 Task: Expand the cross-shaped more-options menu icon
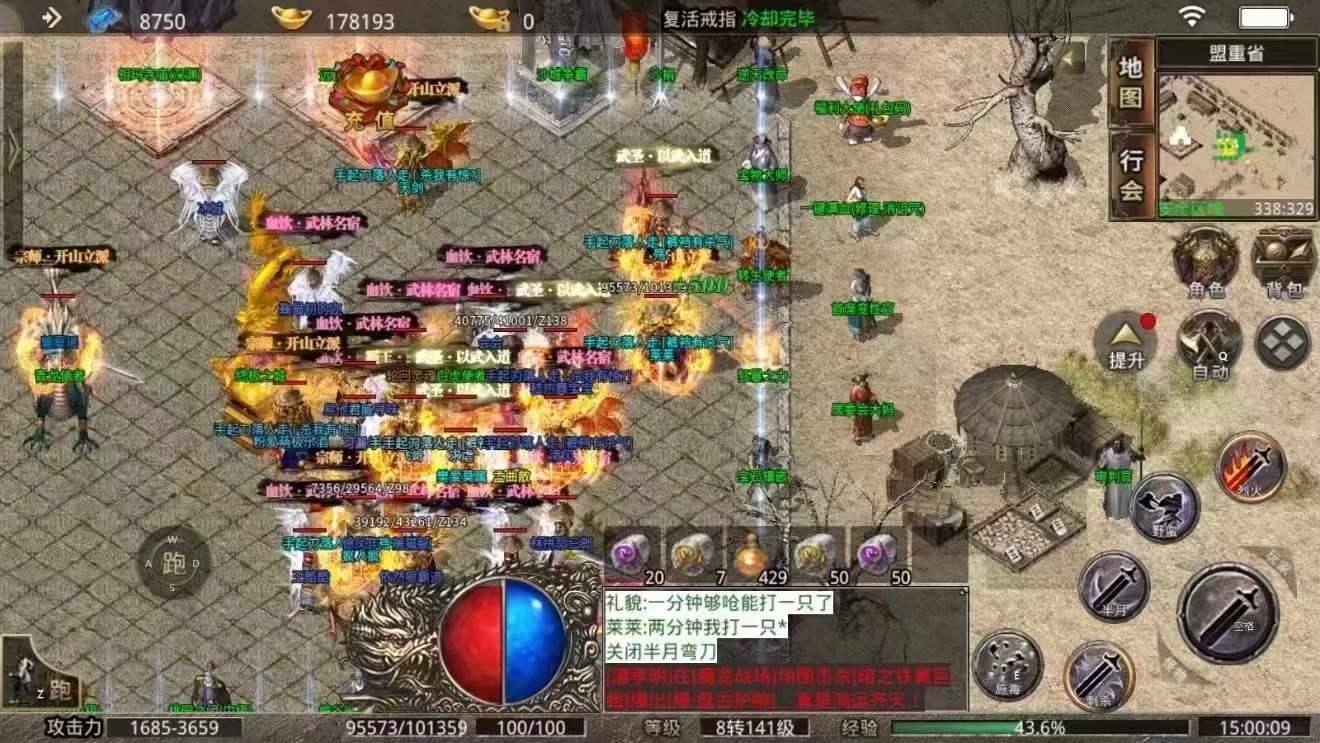1283,343
